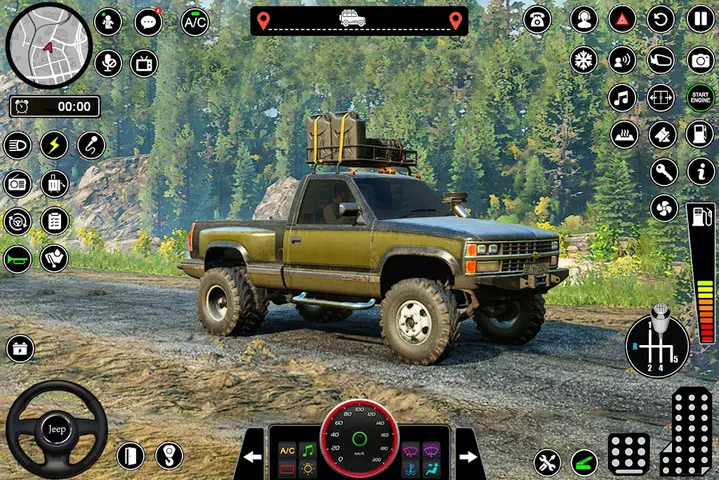The width and height of the screenshot is (719, 480).
Task: Toggle the headlights icon
Action: tap(17, 145)
